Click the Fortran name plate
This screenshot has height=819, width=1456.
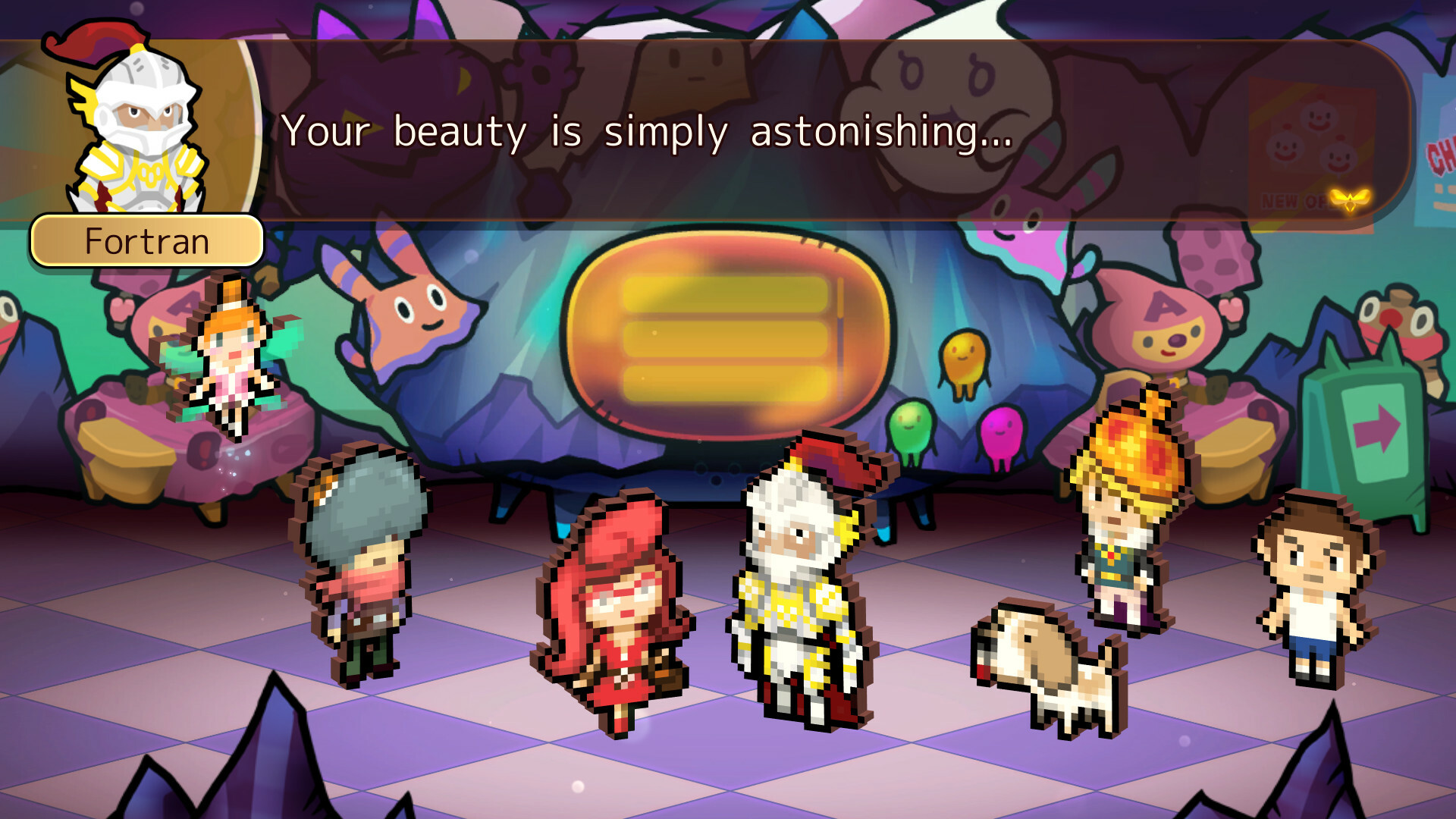(146, 241)
